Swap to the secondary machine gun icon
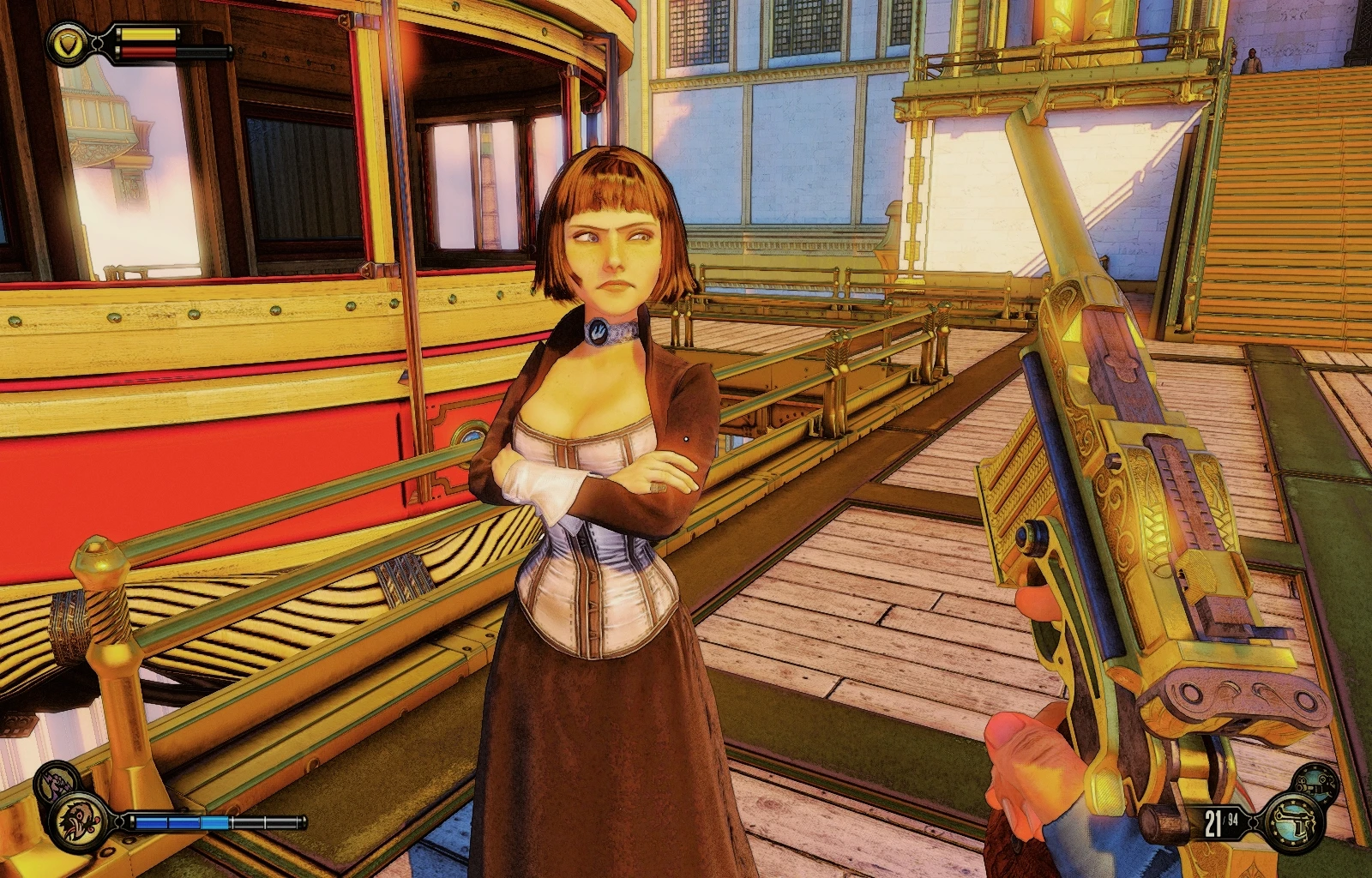 coord(1315,782)
